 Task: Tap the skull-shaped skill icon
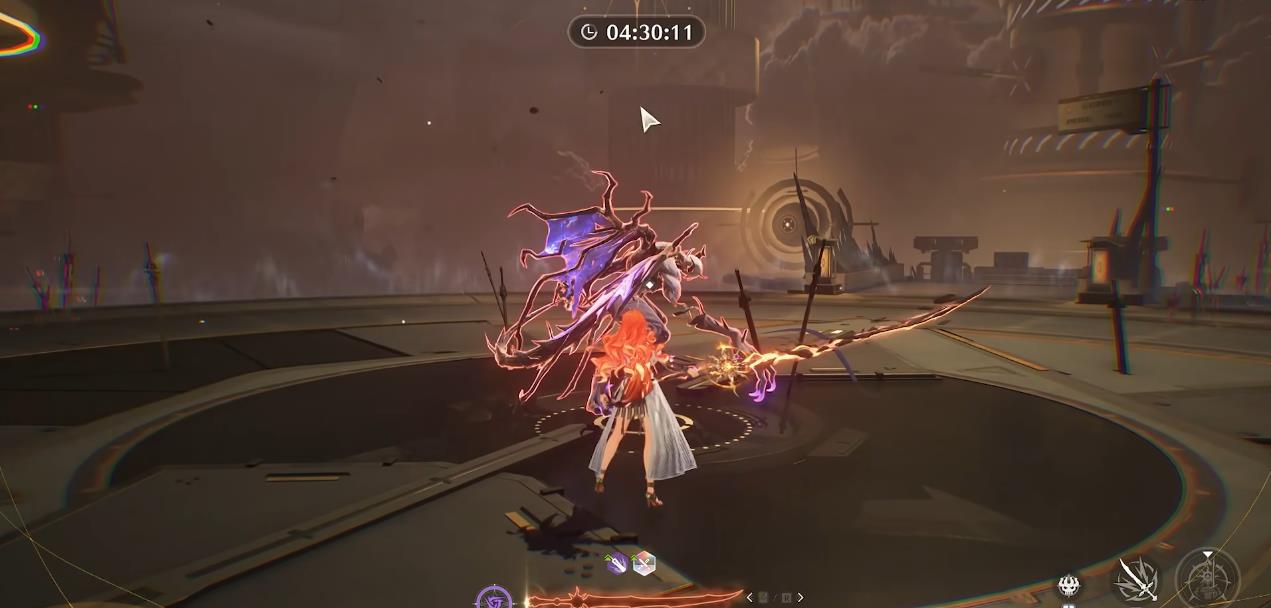pos(1071,587)
